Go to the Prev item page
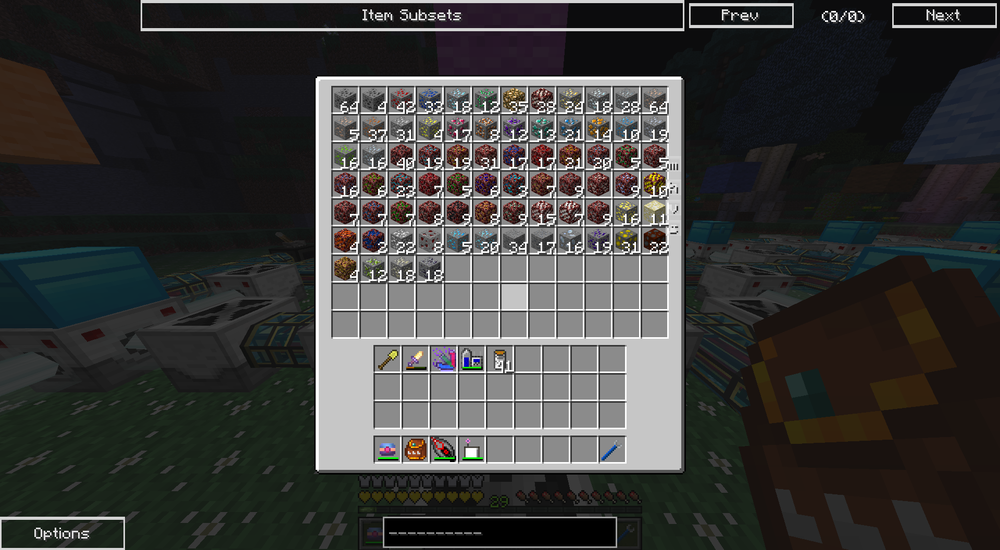The height and width of the screenshot is (550, 1000). click(x=740, y=16)
